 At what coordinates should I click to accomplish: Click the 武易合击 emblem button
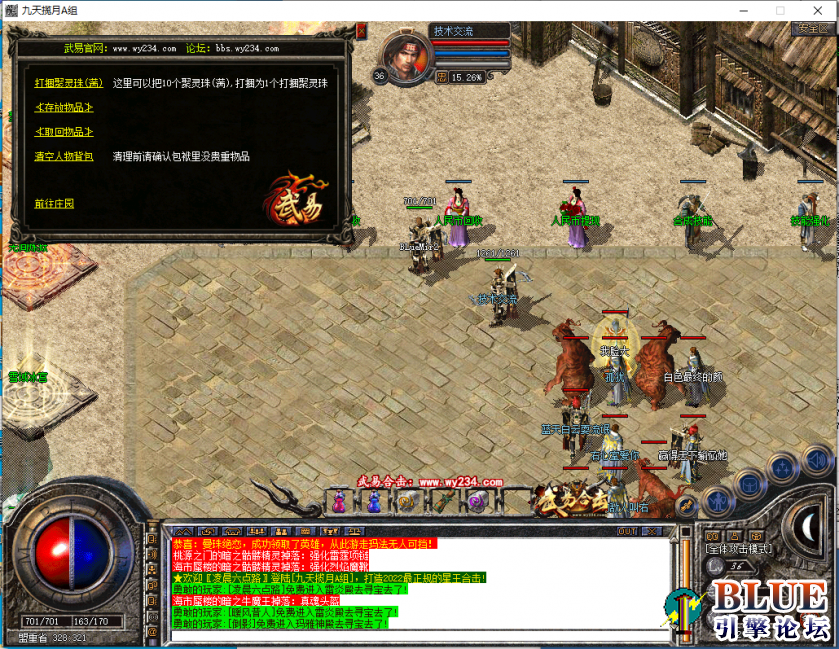[570, 498]
